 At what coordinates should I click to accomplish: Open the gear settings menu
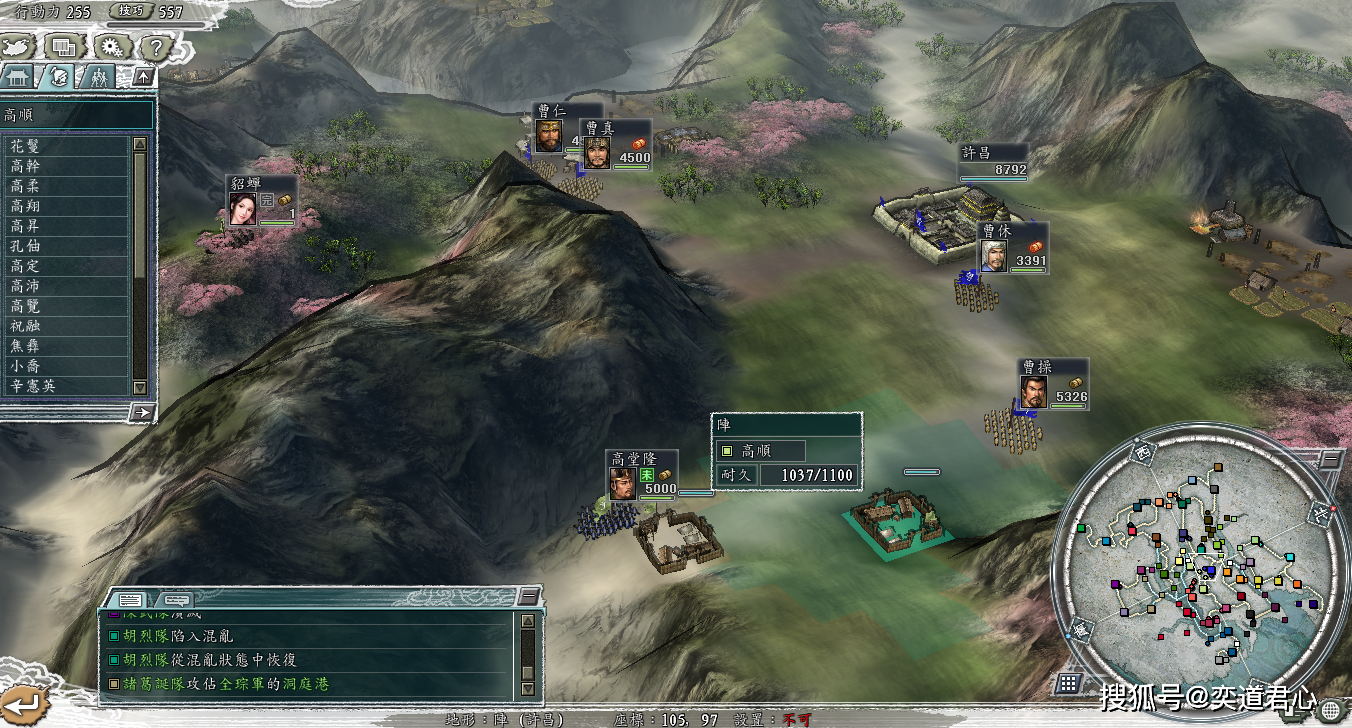click(x=111, y=46)
